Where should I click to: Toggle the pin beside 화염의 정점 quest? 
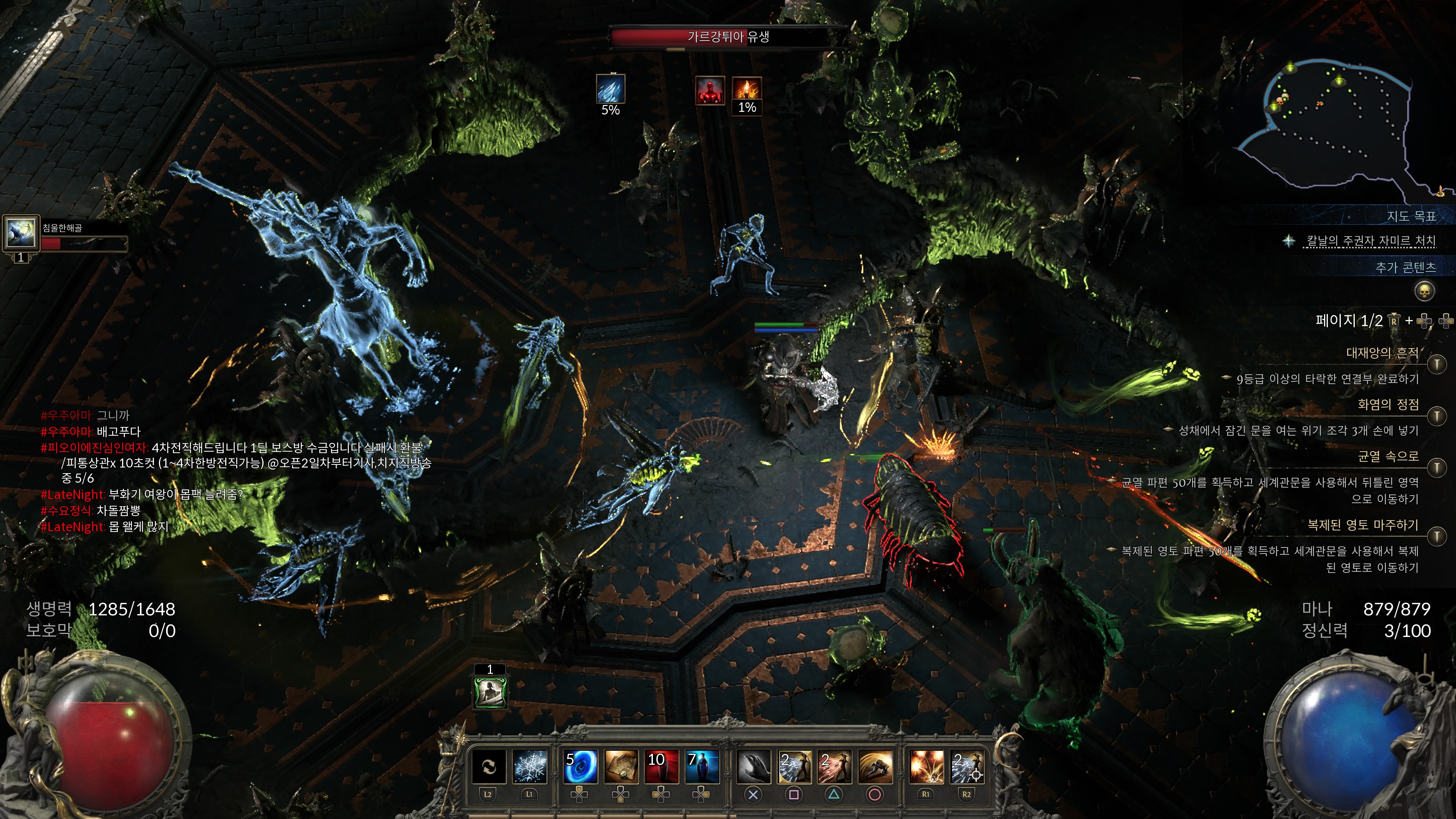[x=1437, y=416]
